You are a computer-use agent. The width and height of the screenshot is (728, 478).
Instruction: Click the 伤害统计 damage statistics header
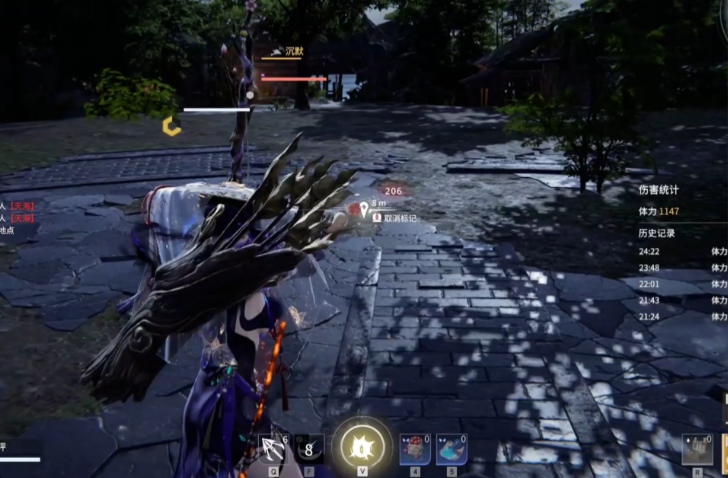[659, 189]
